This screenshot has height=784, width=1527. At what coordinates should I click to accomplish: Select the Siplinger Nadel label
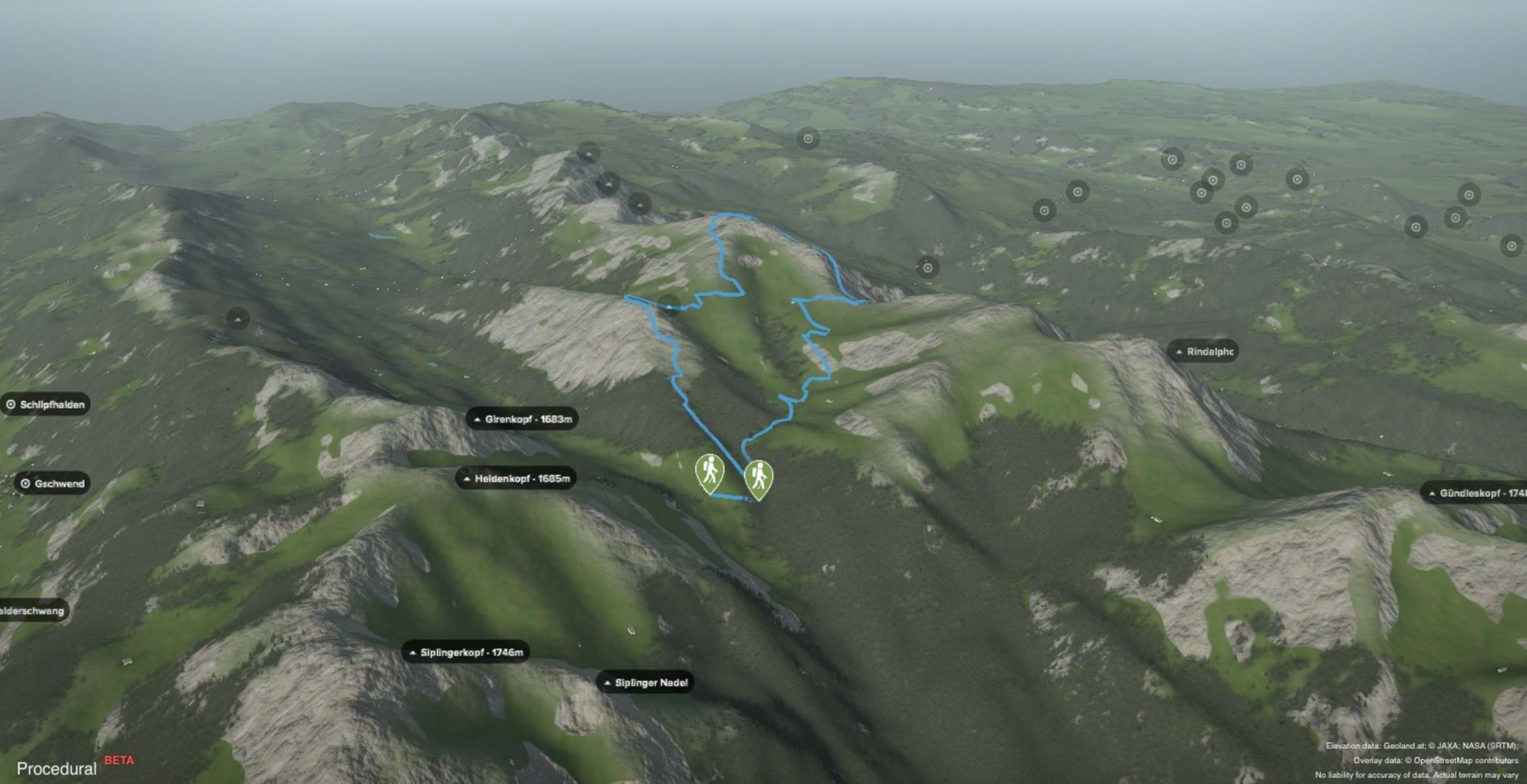(x=645, y=683)
